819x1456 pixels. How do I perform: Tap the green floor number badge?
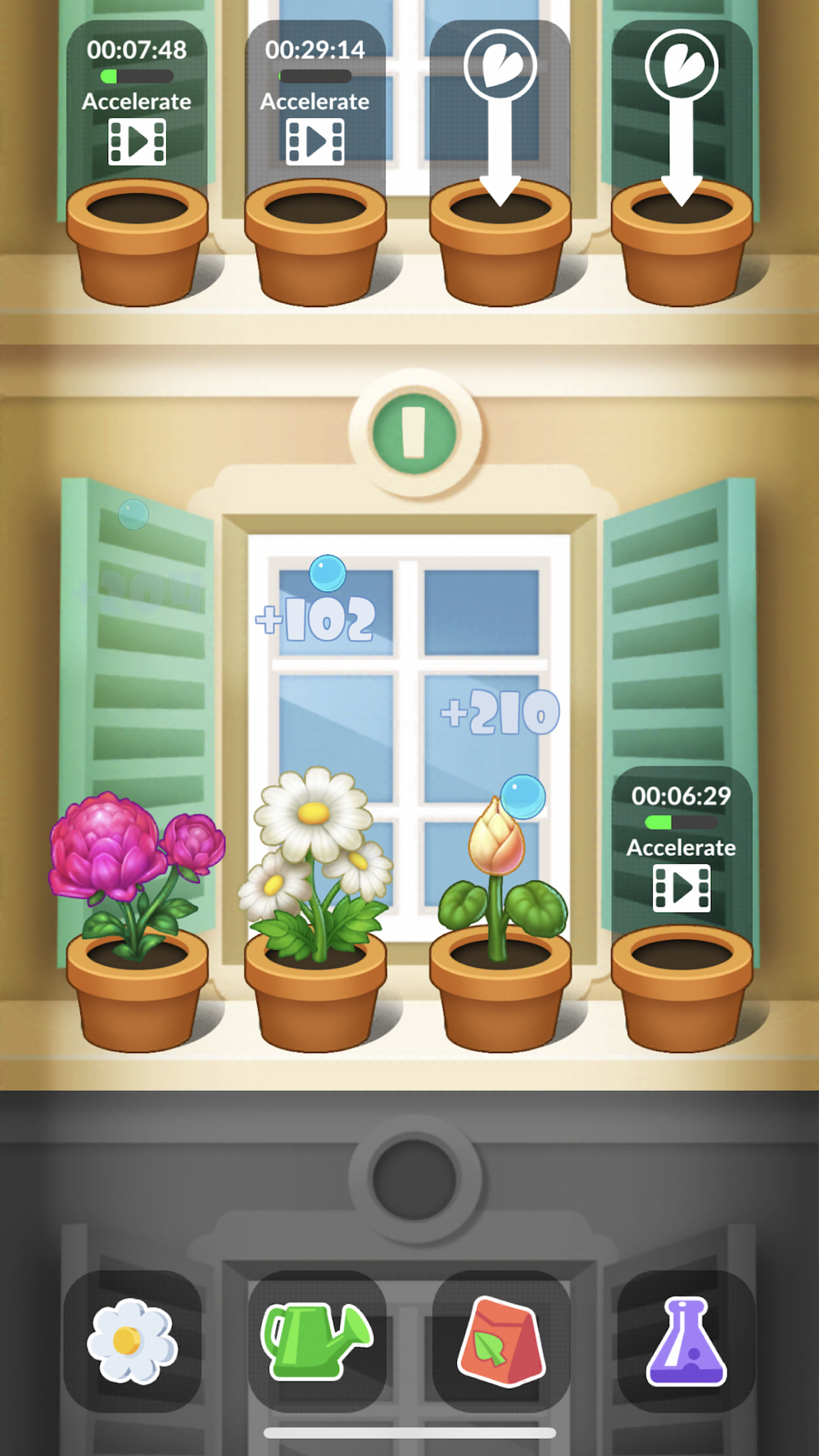click(x=414, y=432)
